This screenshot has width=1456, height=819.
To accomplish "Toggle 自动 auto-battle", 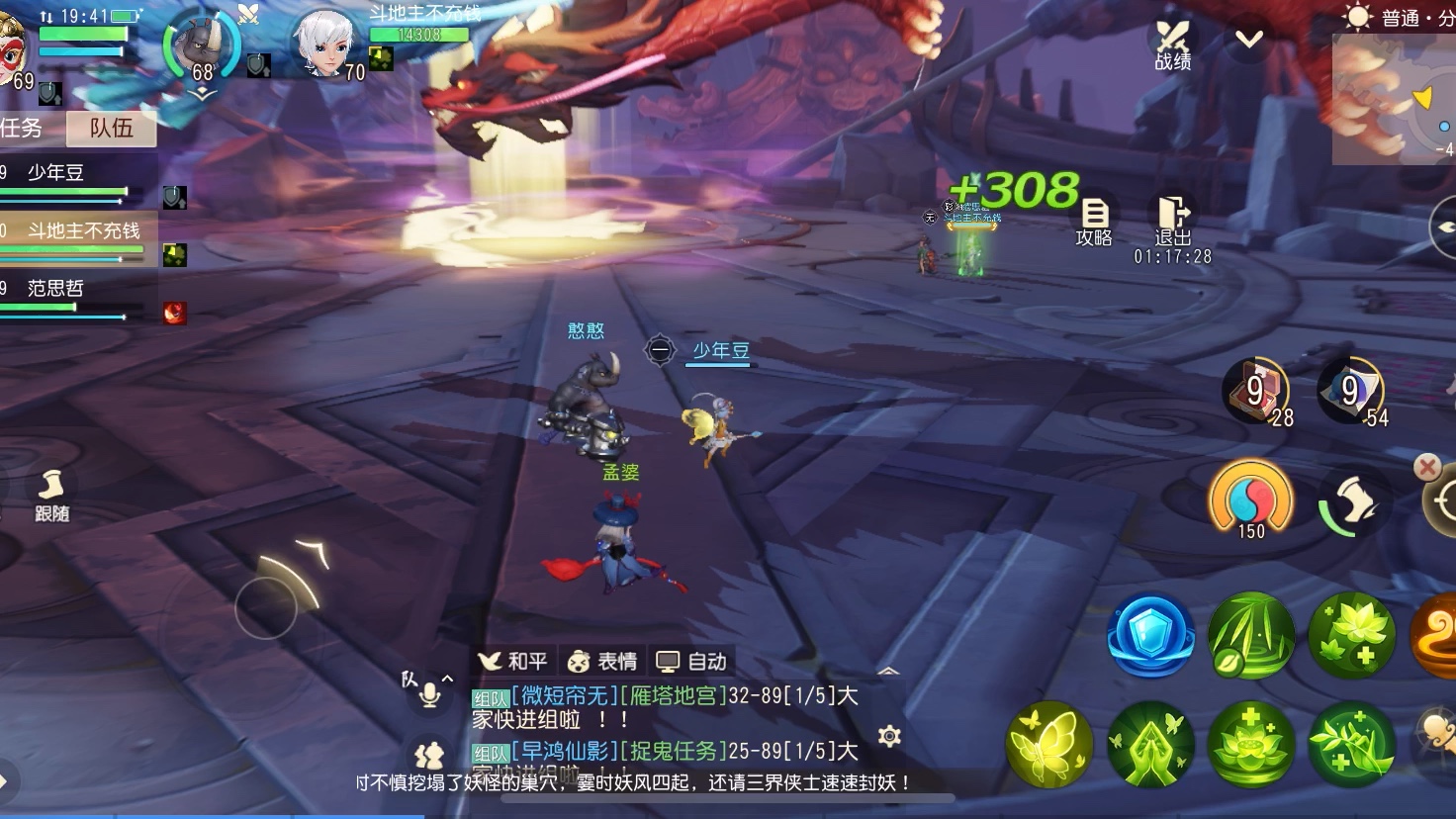I will click(692, 661).
